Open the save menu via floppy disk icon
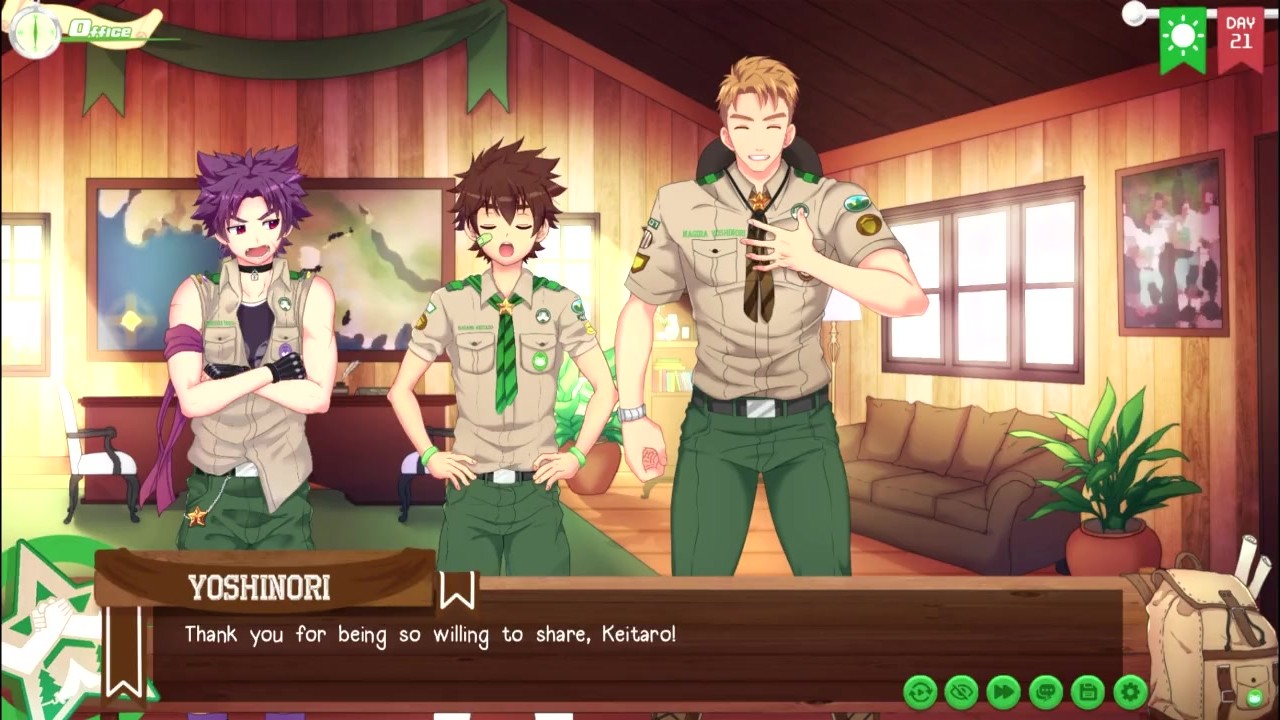 pyautogui.click(x=1088, y=691)
